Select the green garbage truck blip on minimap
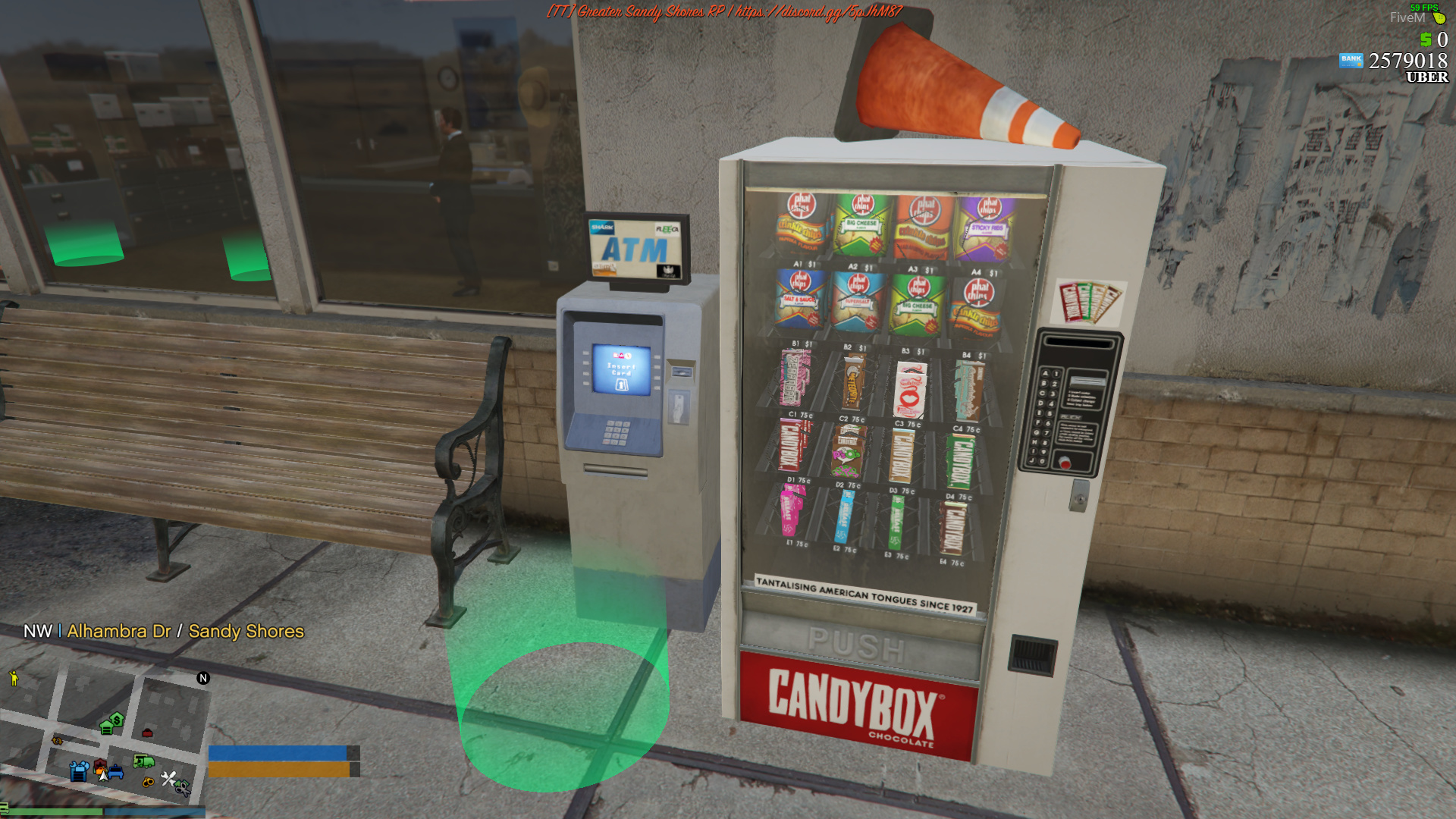The height and width of the screenshot is (819, 1456). point(143,761)
